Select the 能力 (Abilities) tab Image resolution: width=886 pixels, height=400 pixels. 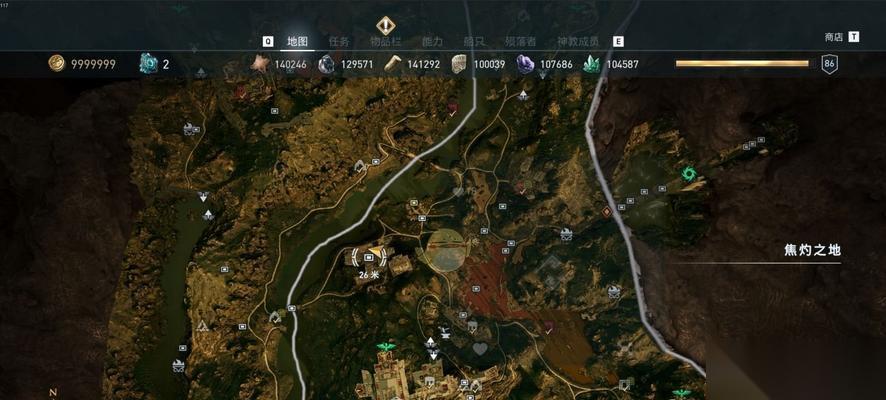(432, 41)
